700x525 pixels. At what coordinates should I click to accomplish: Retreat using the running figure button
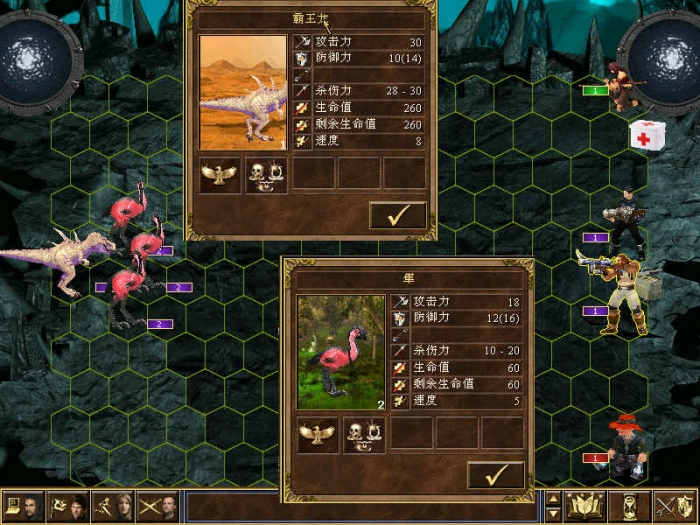tap(114, 507)
